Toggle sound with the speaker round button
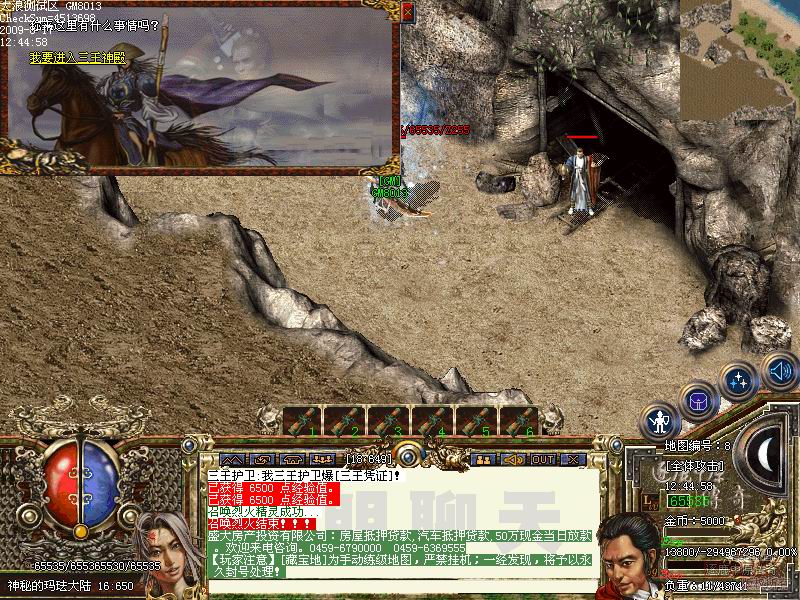The image size is (800, 600). click(x=779, y=371)
